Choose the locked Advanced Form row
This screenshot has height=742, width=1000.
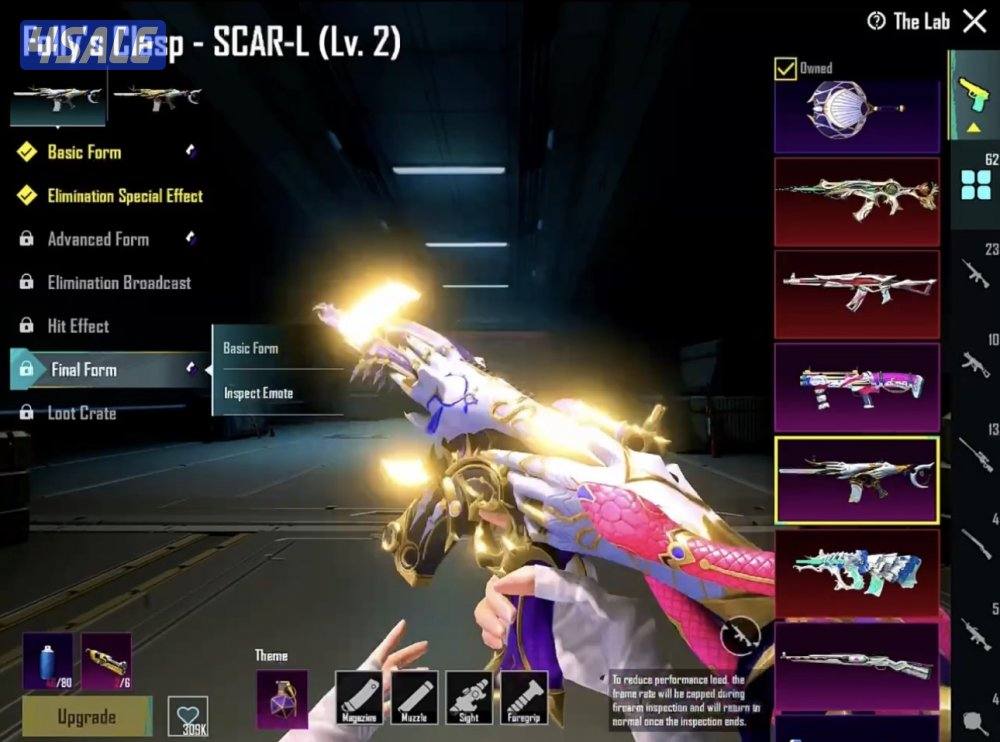click(98, 239)
